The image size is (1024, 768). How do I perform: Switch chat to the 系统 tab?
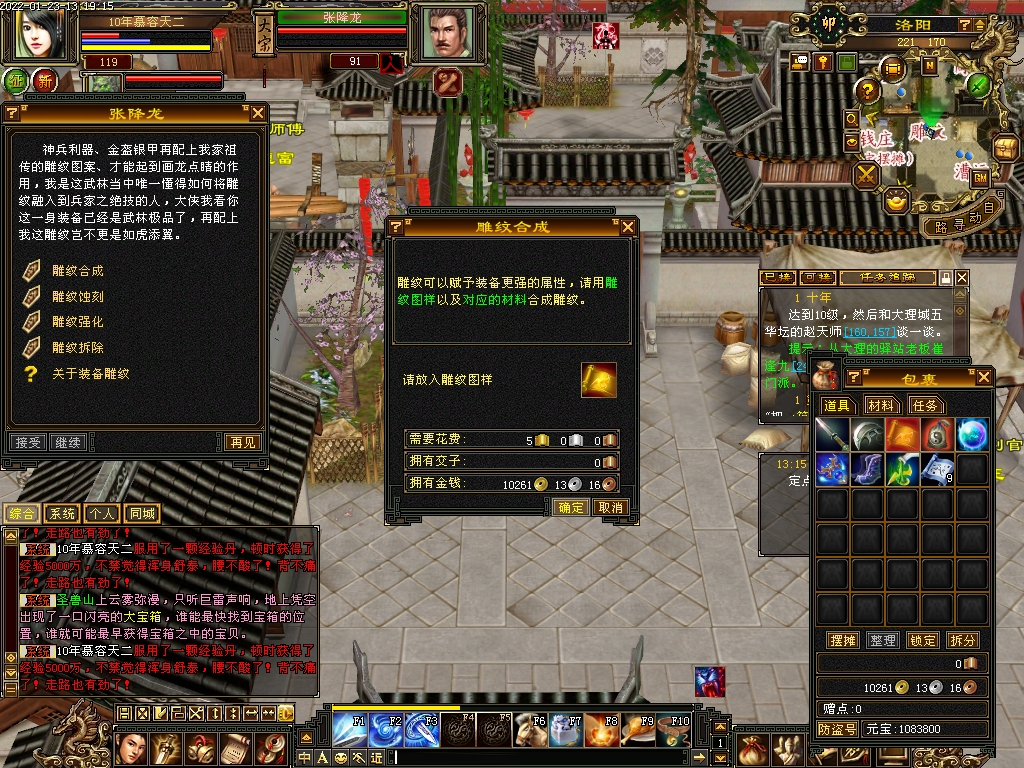tap(62, 514)
